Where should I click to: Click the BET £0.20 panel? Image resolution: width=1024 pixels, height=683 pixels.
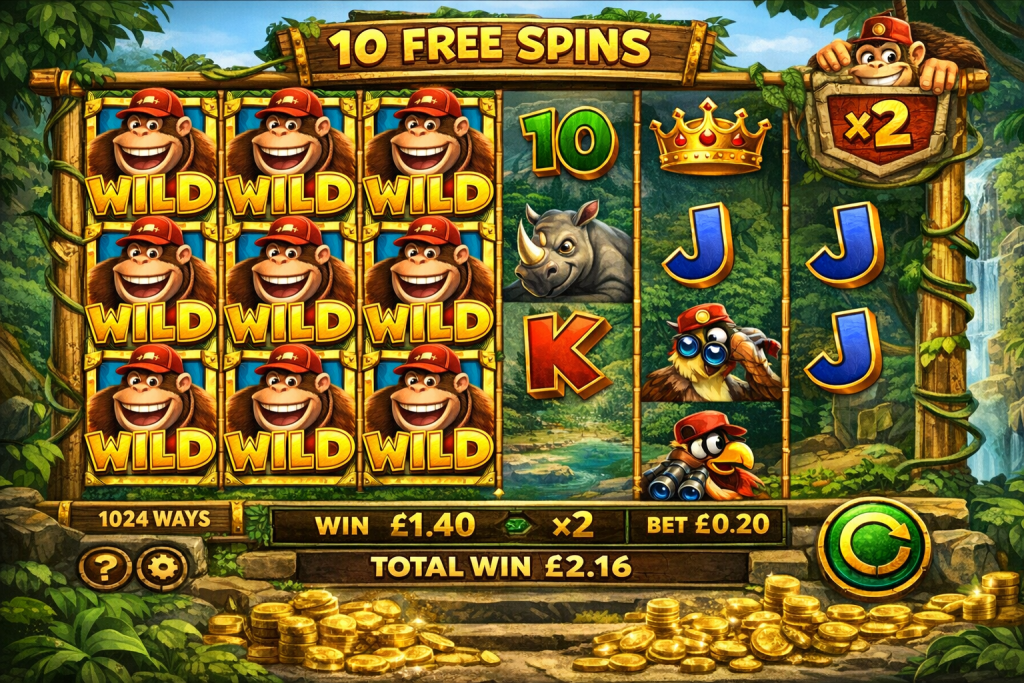click(705, 525)
